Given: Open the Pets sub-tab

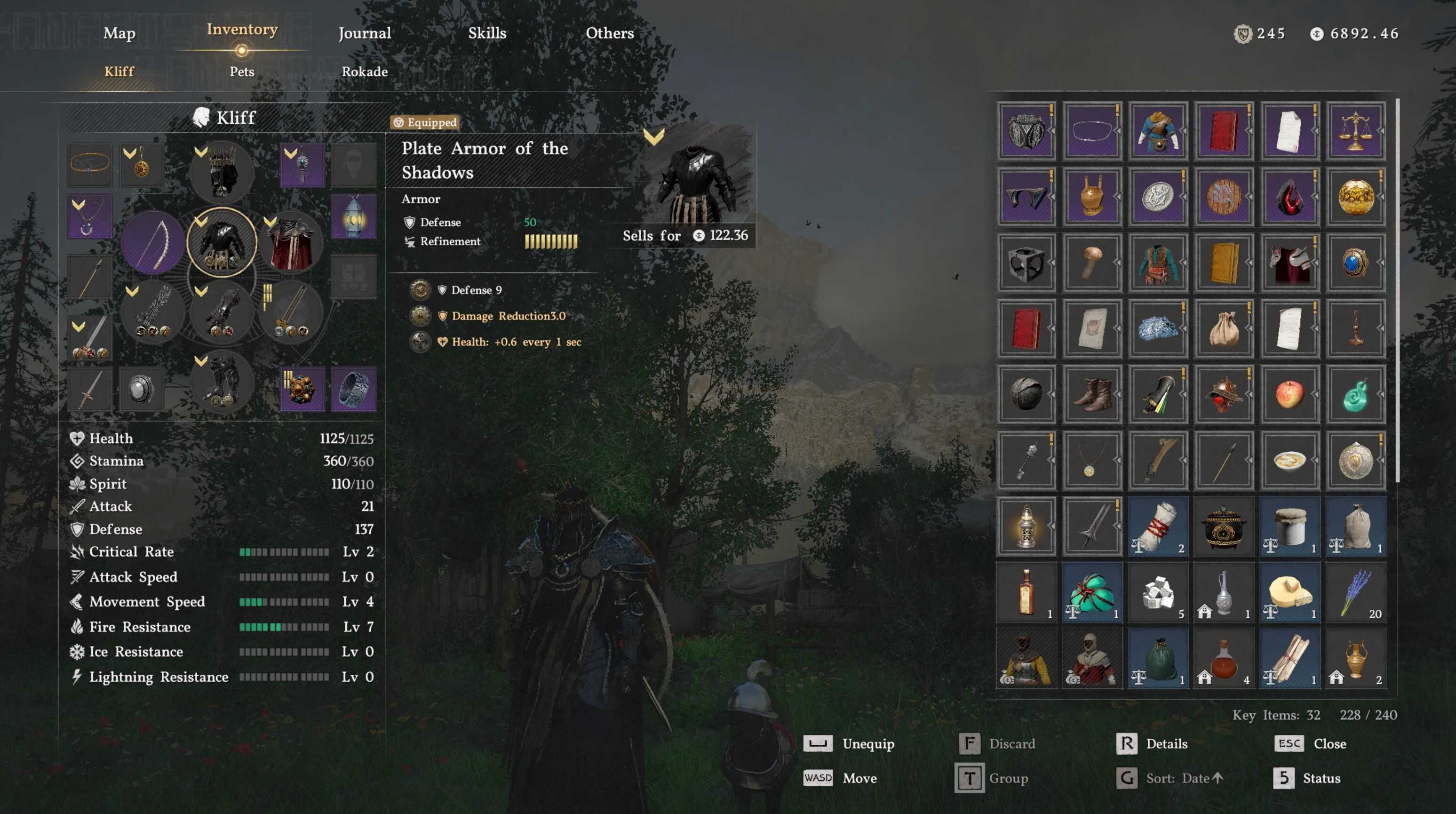Looking at the screenshot, I should (242, 71).
